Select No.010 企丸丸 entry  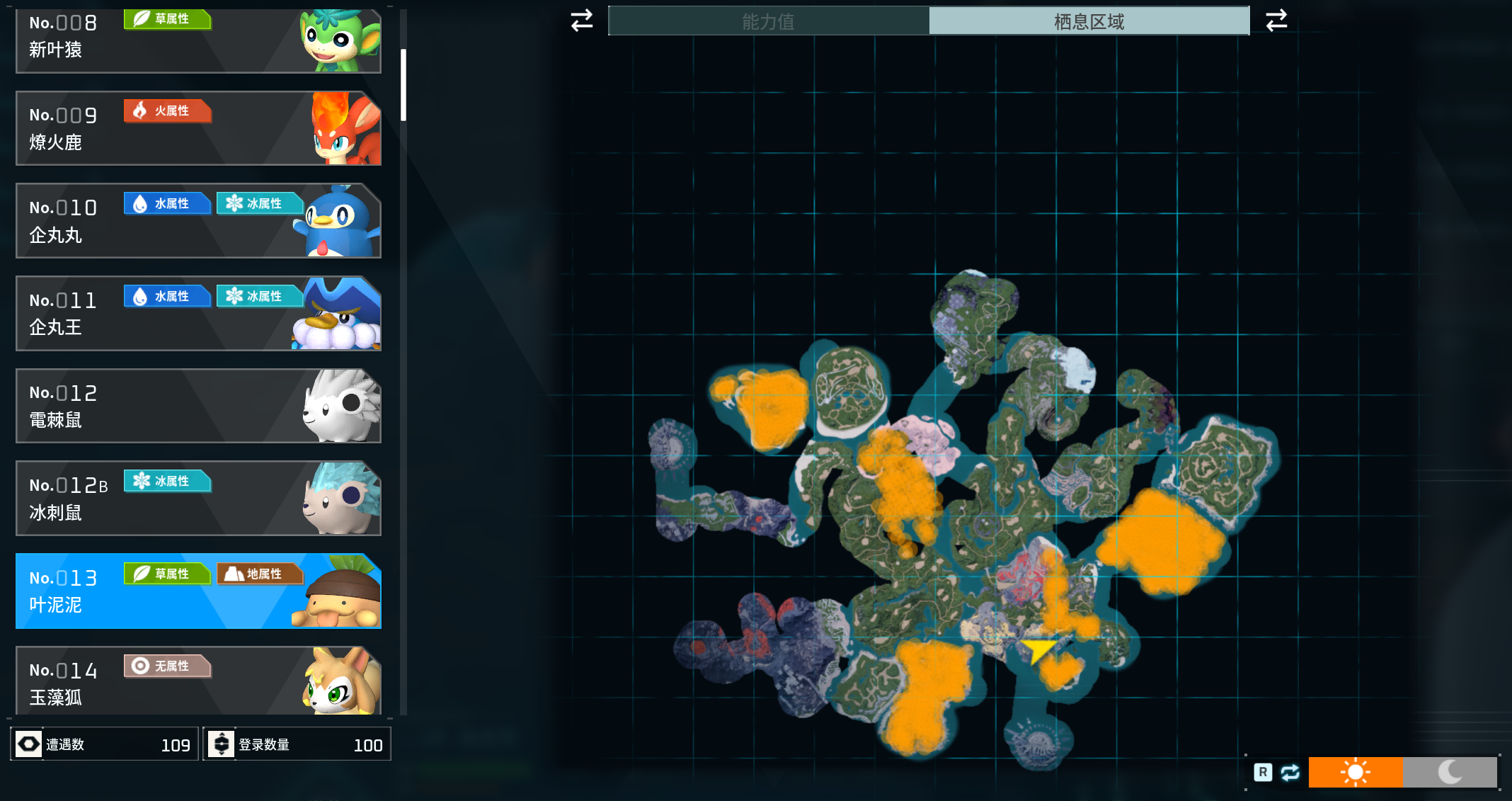[198, 221]
